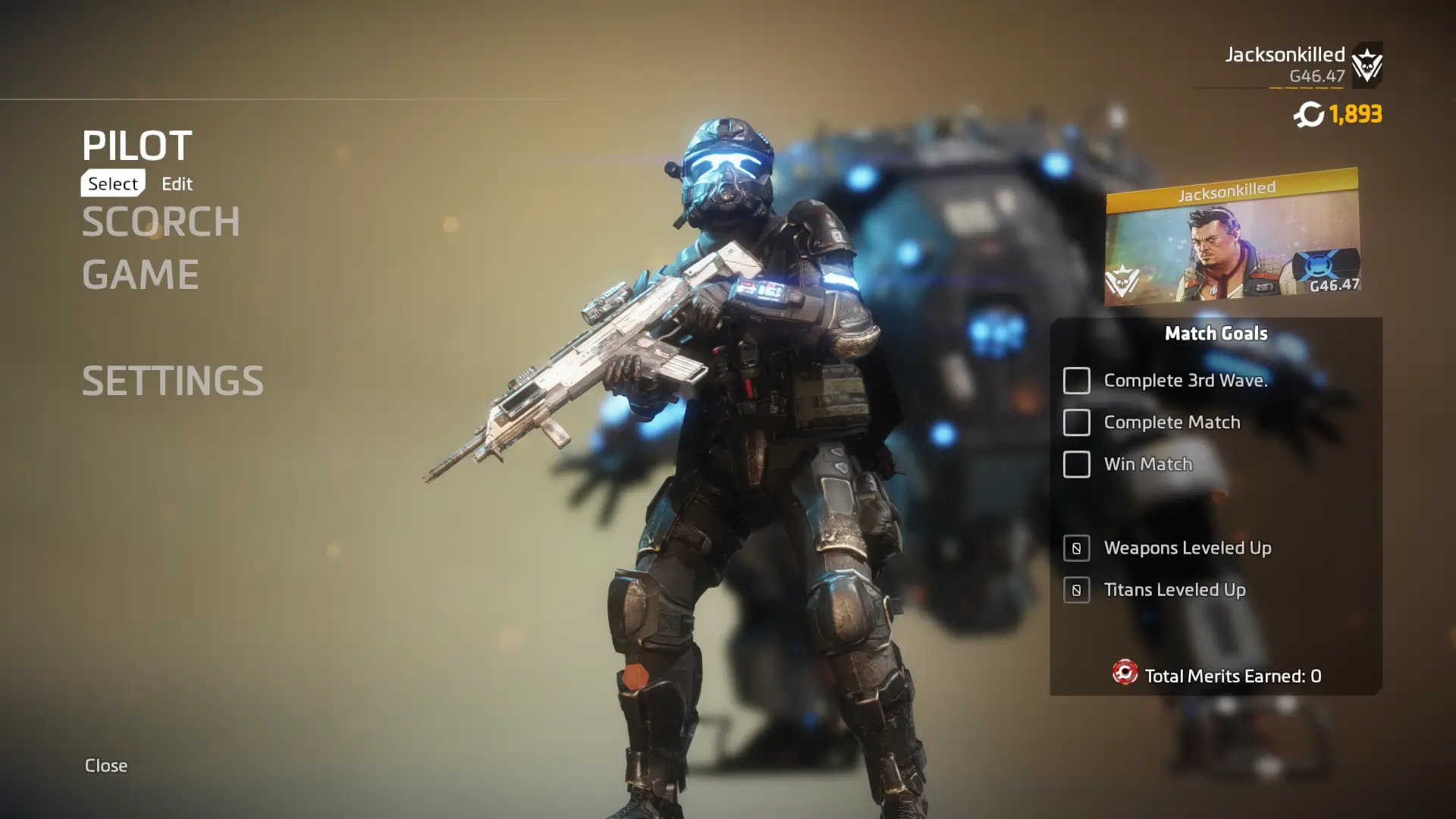This screenshot has width=1456, height=819.
Task: Open the SCORCH titan menu
Action: pyautogui.click(x=161, y=221)
